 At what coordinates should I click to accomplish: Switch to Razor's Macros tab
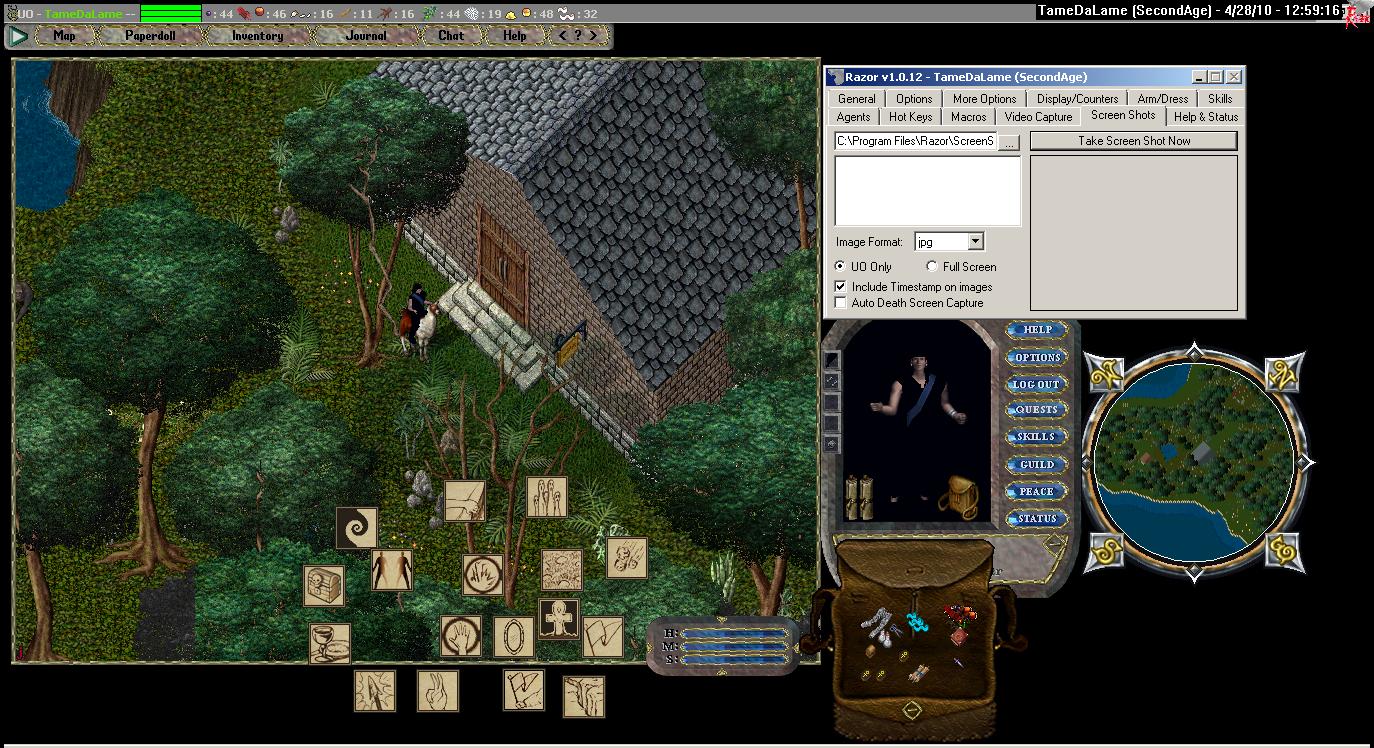pos(968,117)
